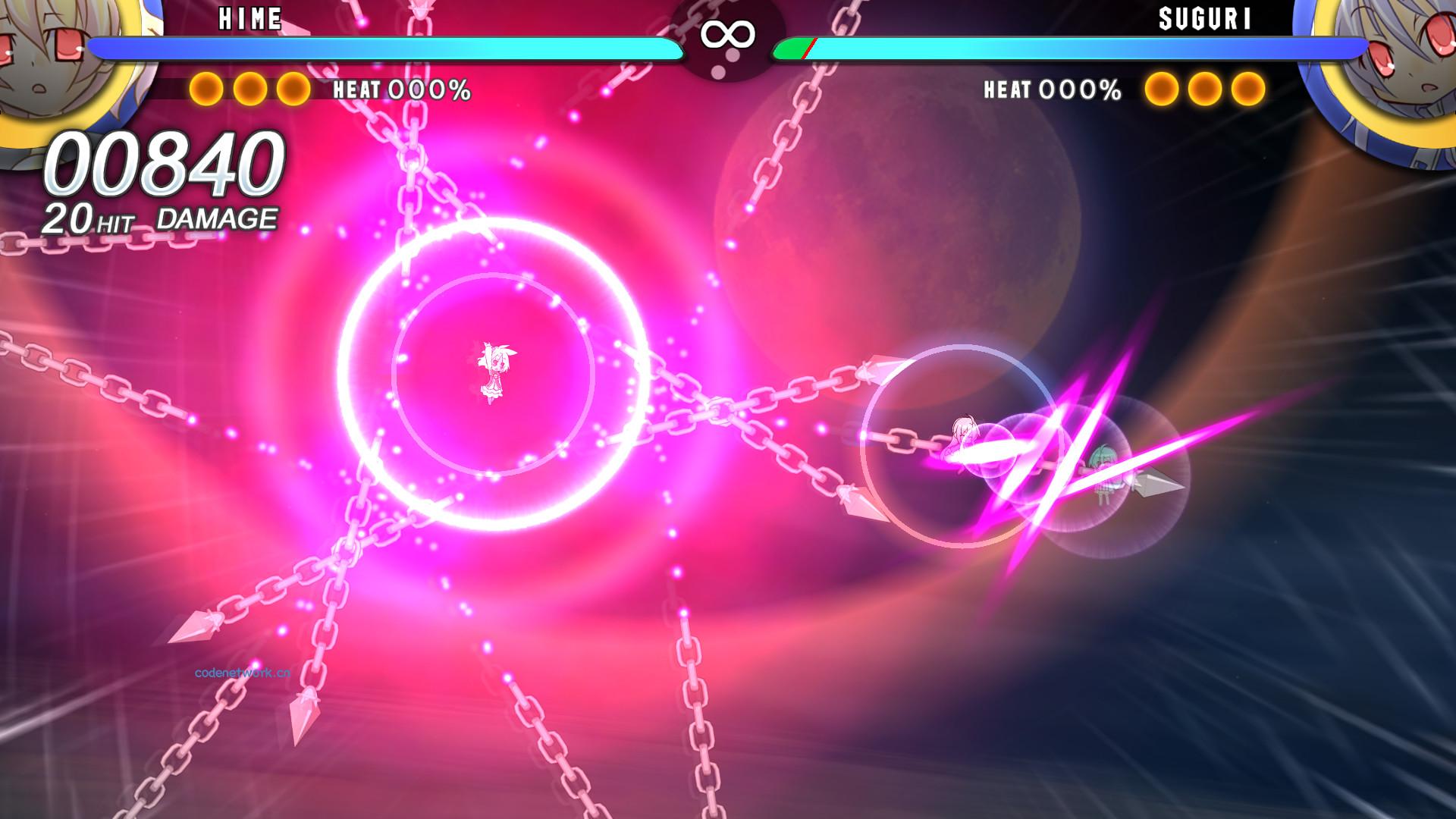Select the HIME name label
Screen dimensions: 1456x819
click(250, 19)
